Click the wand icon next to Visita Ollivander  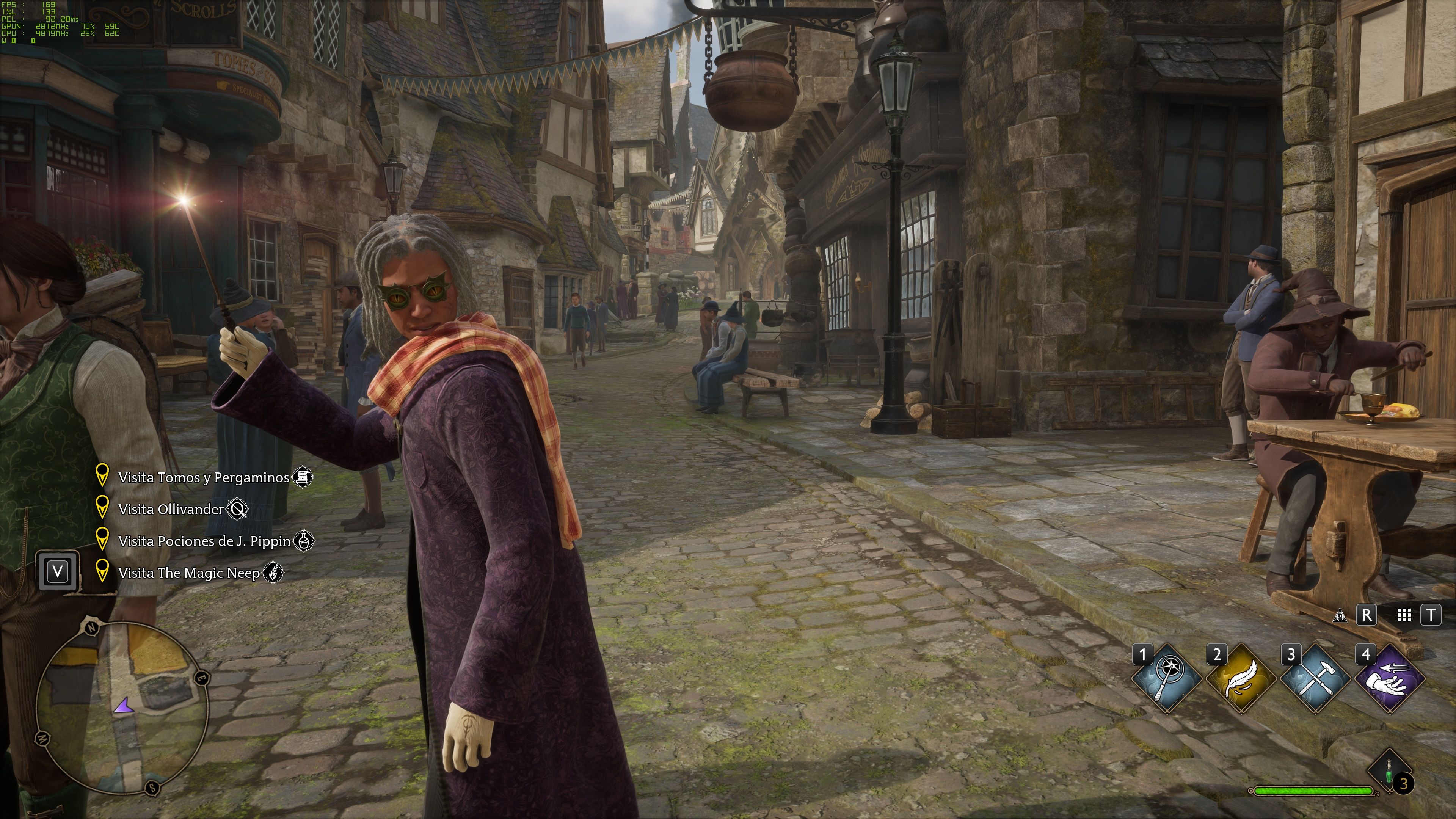point(240,509)
